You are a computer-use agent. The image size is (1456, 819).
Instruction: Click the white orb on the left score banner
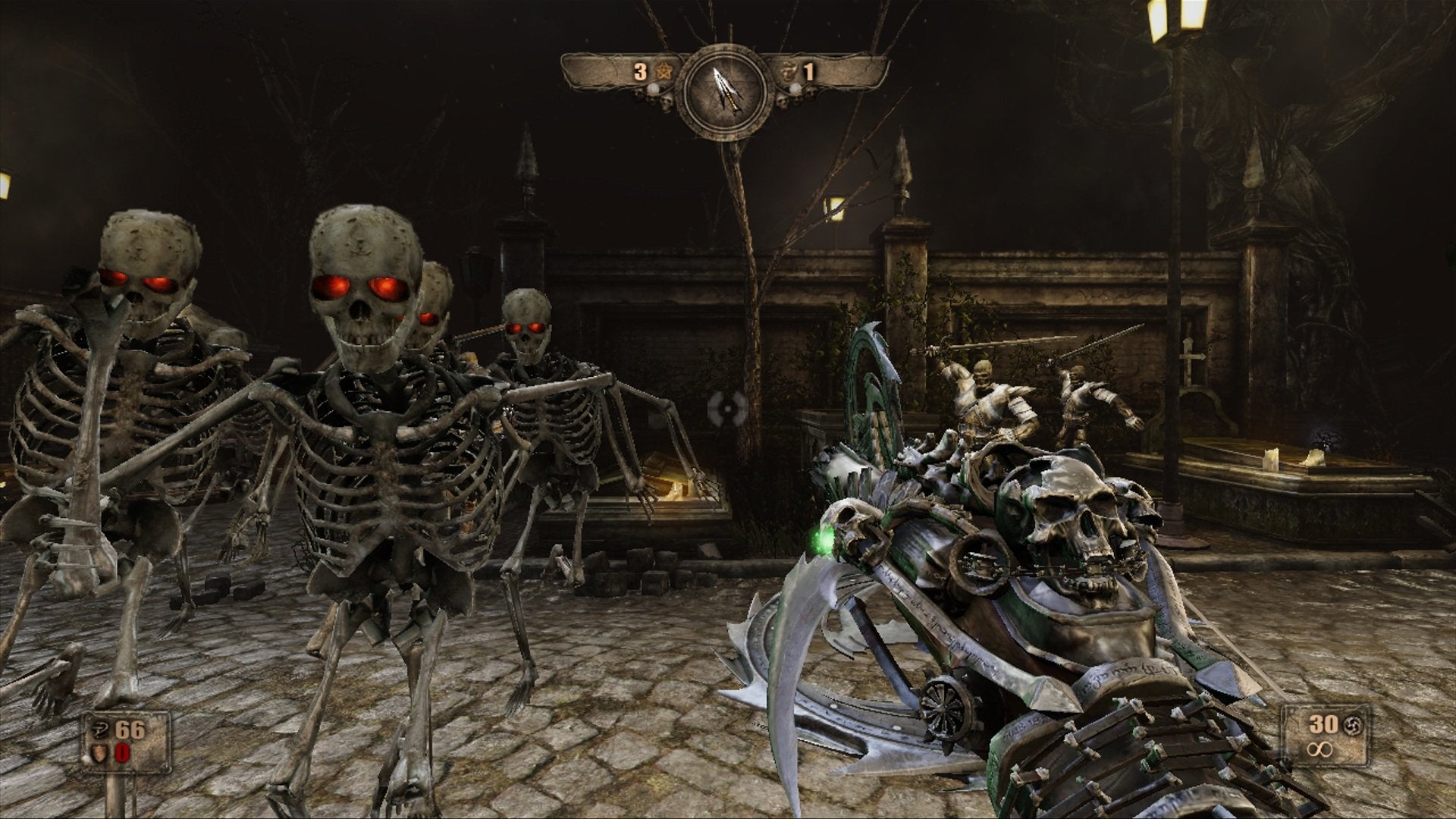653,89
